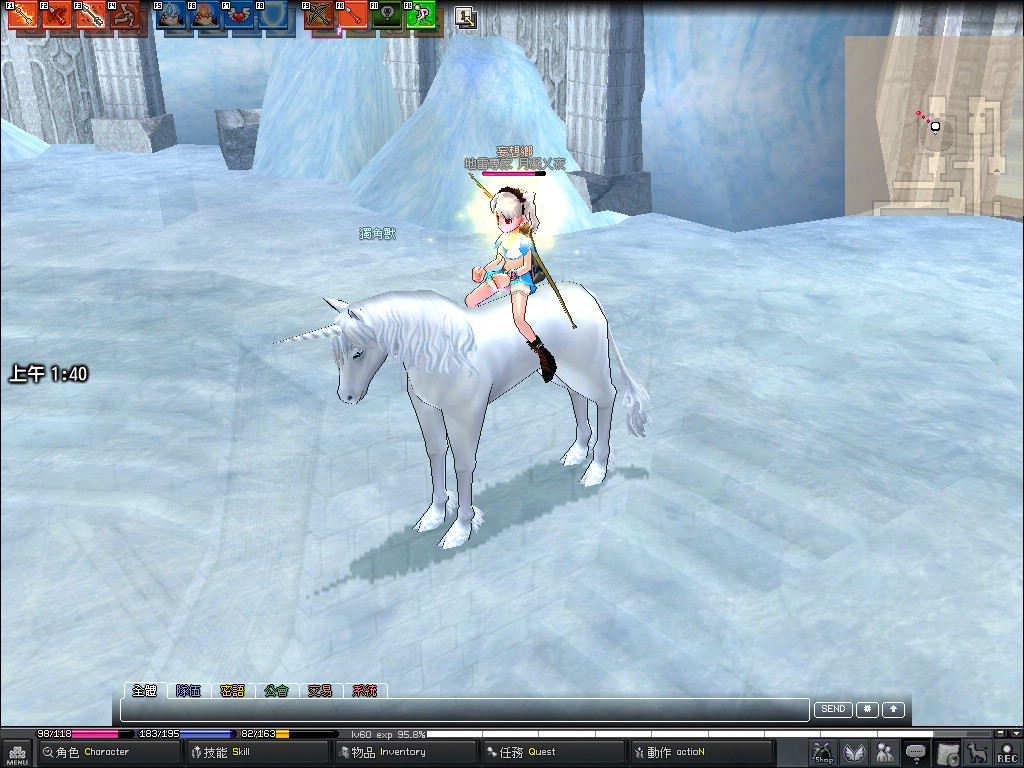This screenshot has width=1024, height=768.
Task: Click the chat input field
Action: [x=464, y=710]
